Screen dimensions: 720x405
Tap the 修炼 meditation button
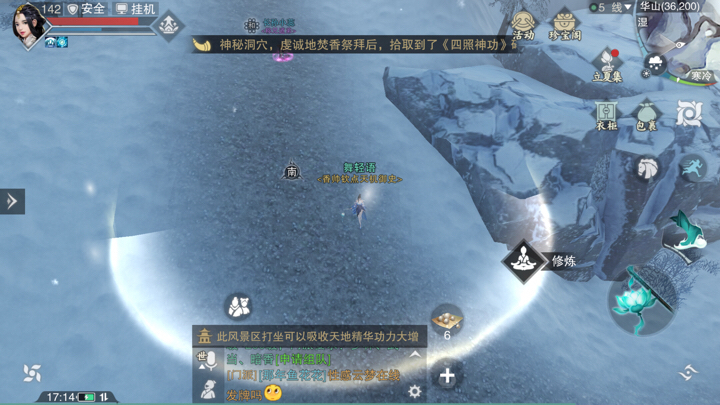click(523, 261)
